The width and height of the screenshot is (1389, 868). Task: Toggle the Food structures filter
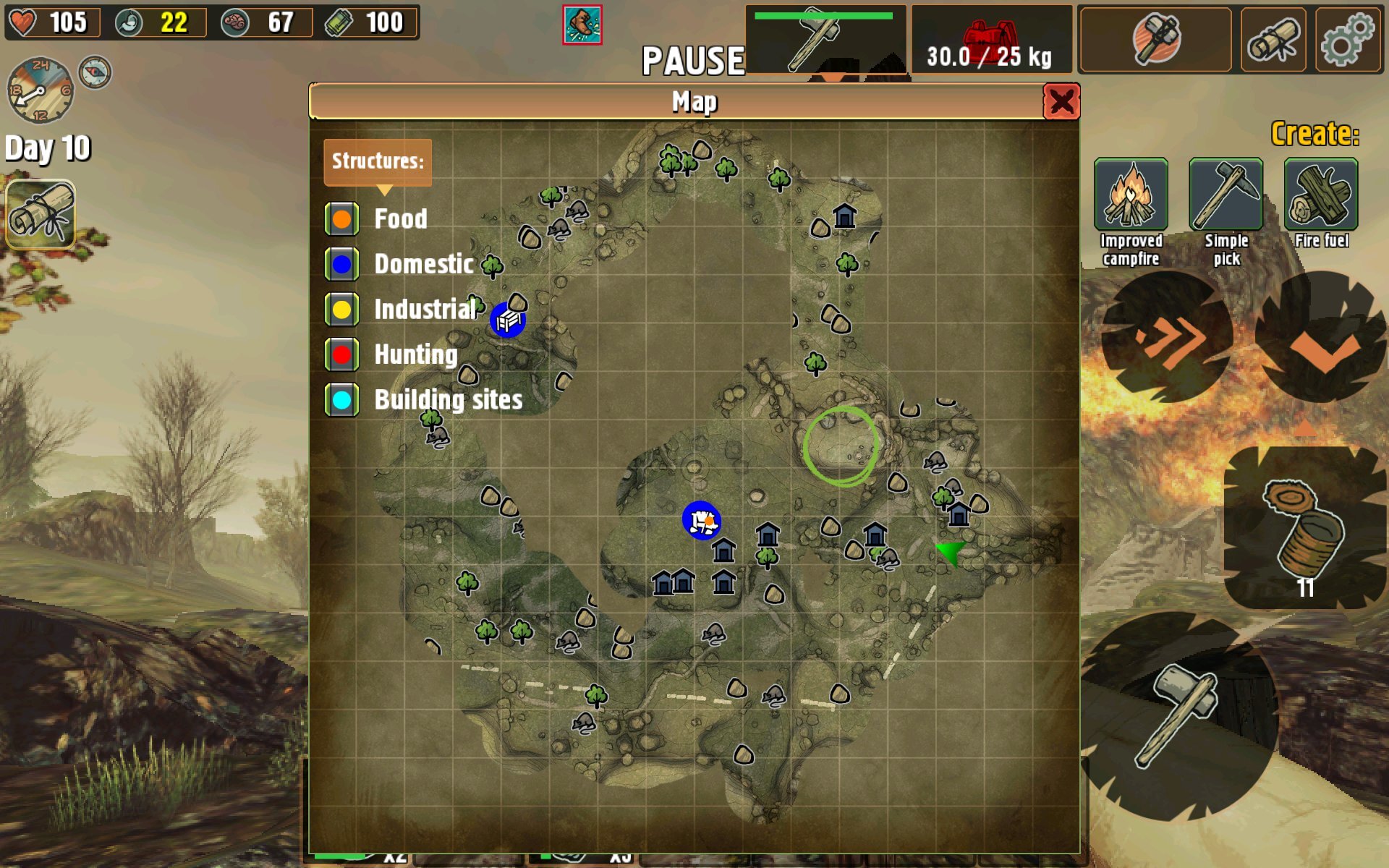click(x=341, y=218)
